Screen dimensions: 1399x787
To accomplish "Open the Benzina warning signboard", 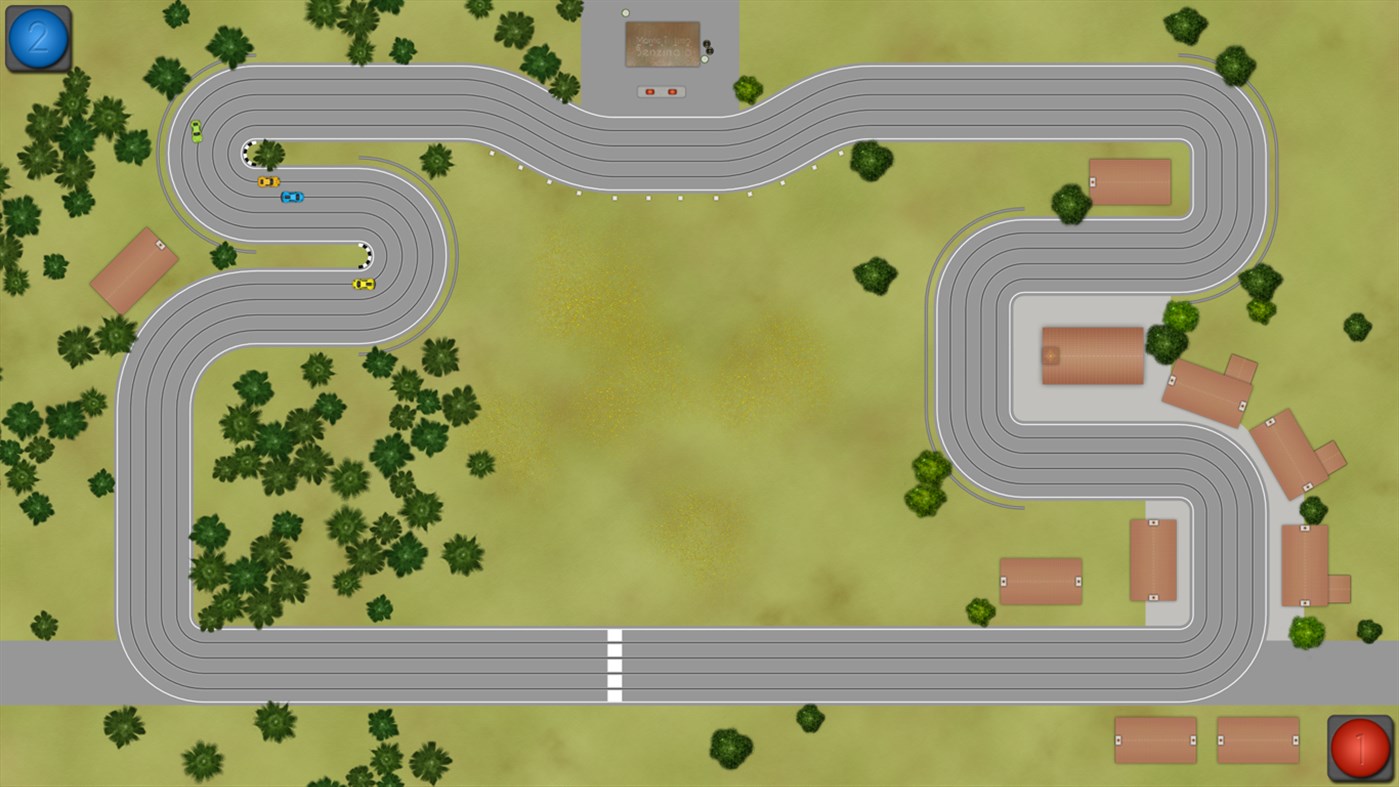I will point(662,44).
